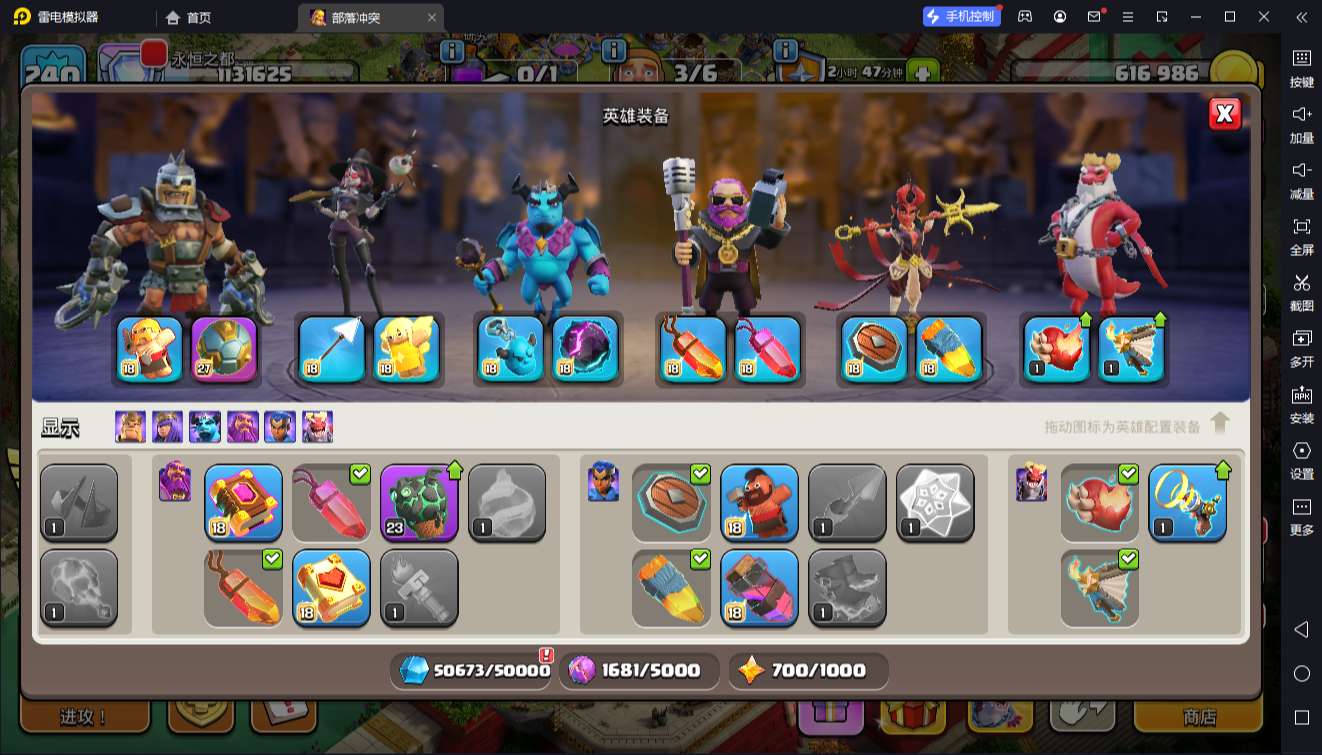Image resolution: width=1322 pixels, height=755 pixels.
Task: Open the shop with the 商店 button
Action: click(x=1199, y=717)
